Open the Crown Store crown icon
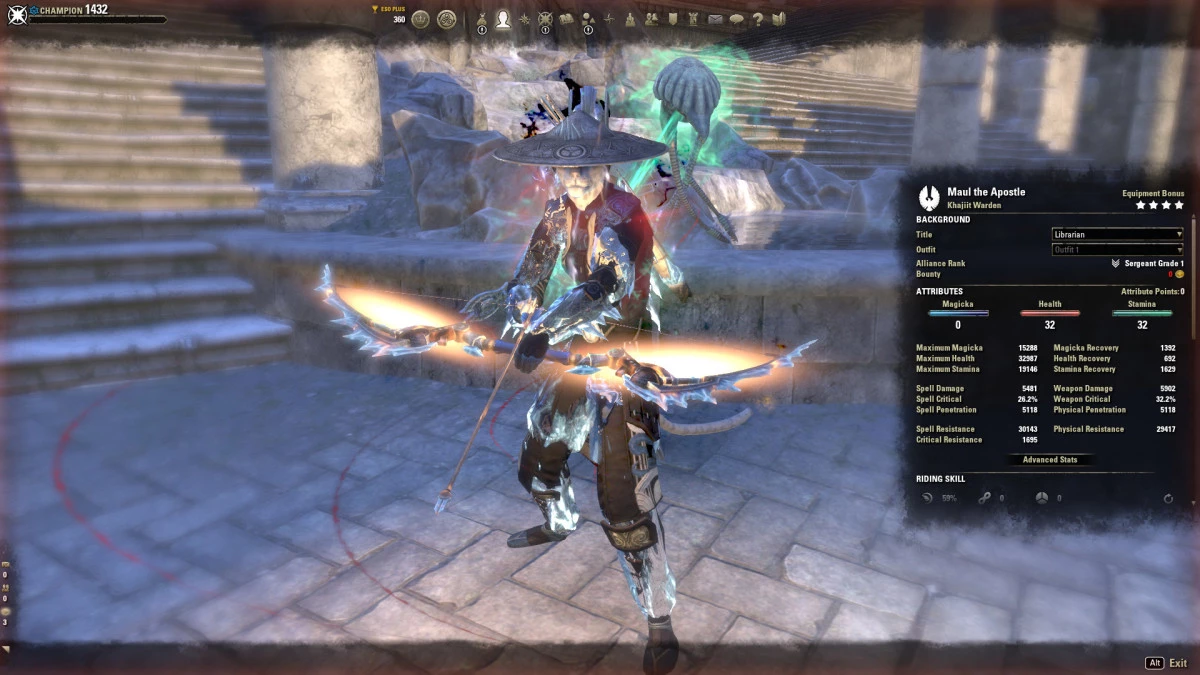 click(421, 19)
